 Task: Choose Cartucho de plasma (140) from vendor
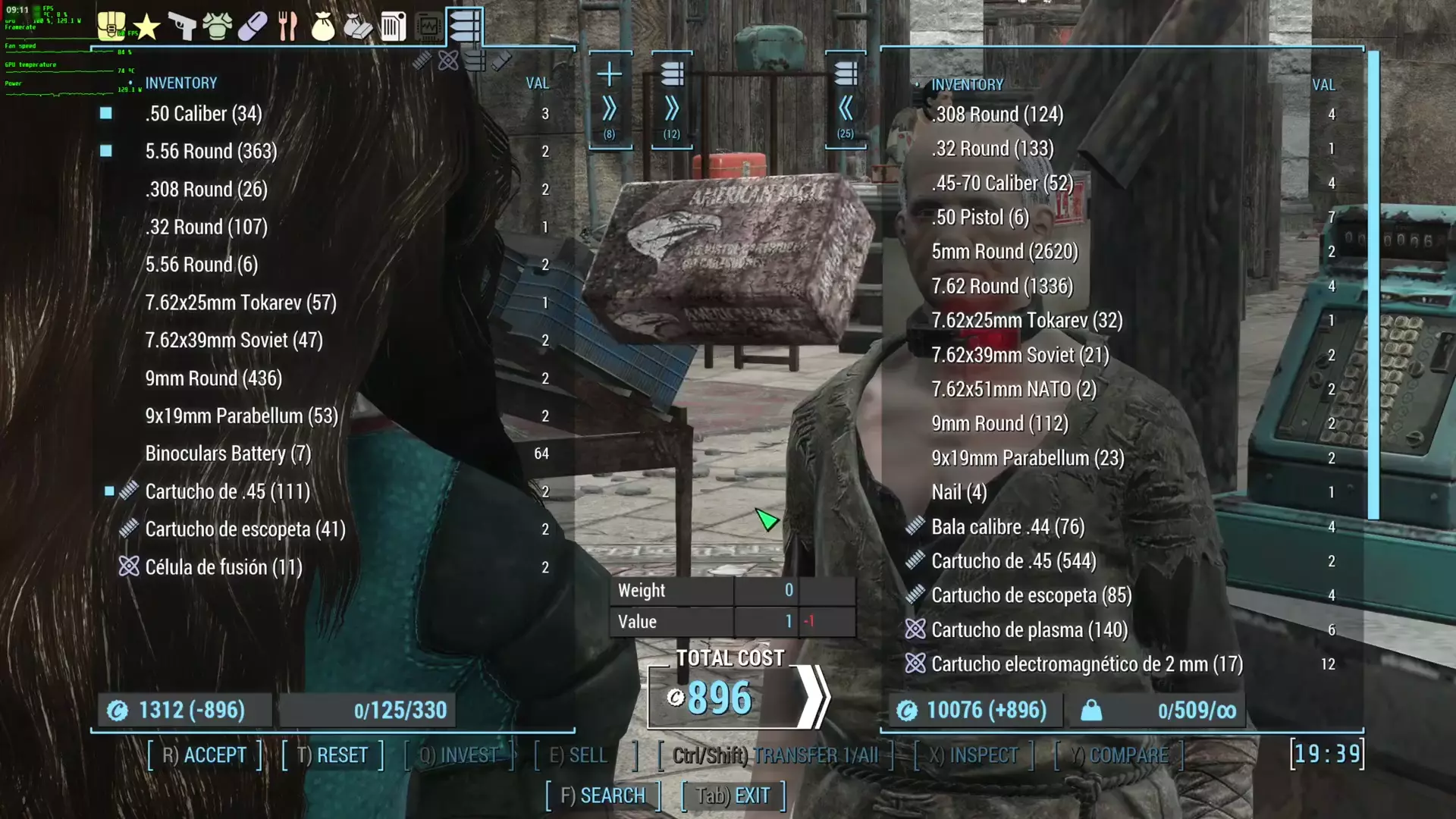(x=1028, y=630)
